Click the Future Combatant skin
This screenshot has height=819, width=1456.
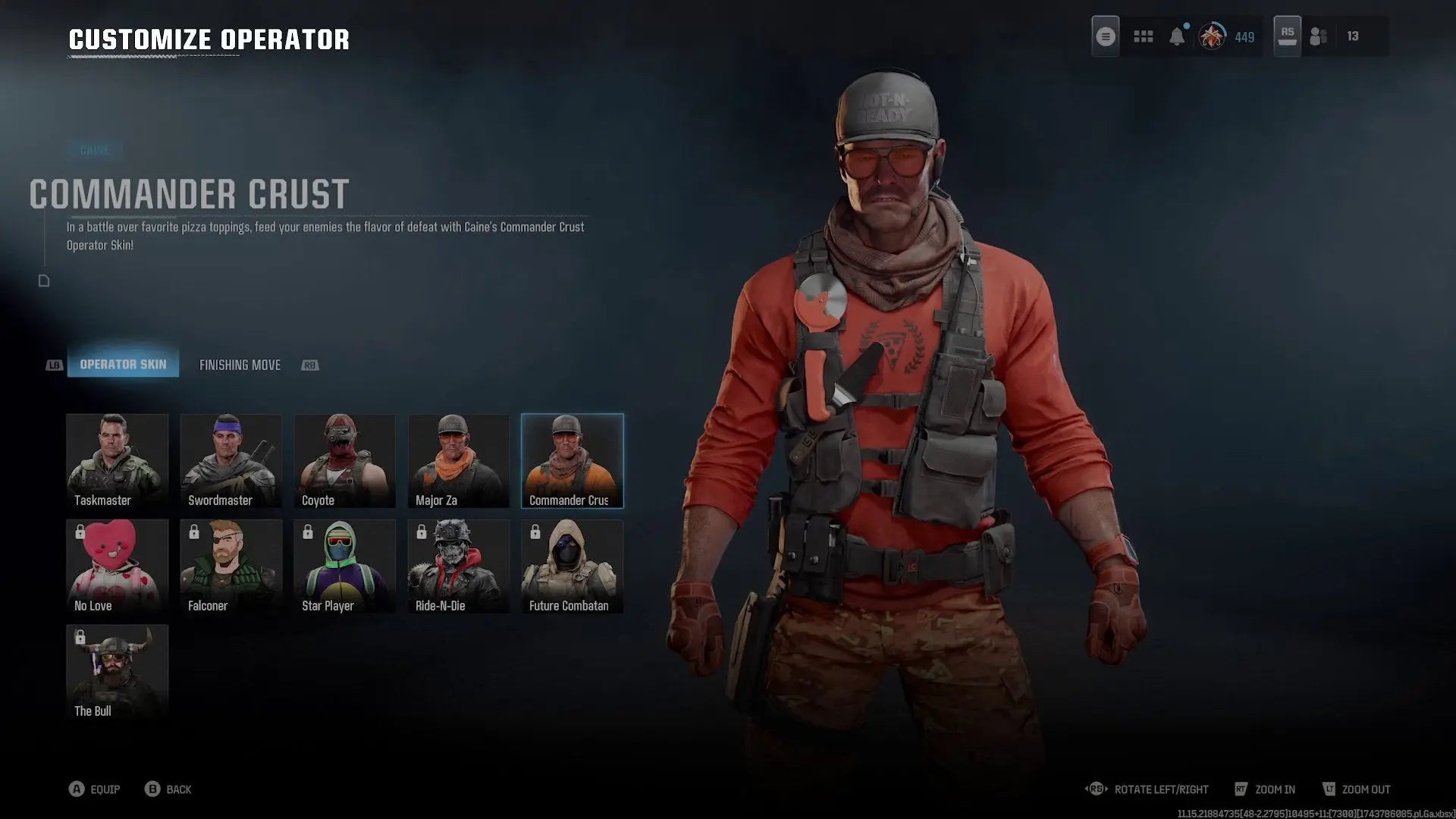pyautogui.click(x=572, y=564)
